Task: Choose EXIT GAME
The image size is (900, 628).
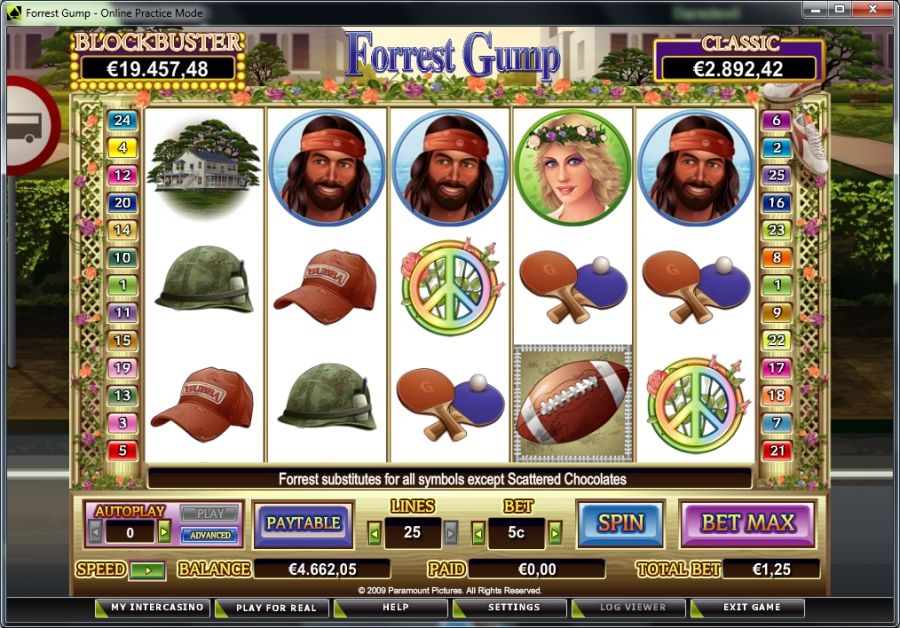Action: [752, 607]
